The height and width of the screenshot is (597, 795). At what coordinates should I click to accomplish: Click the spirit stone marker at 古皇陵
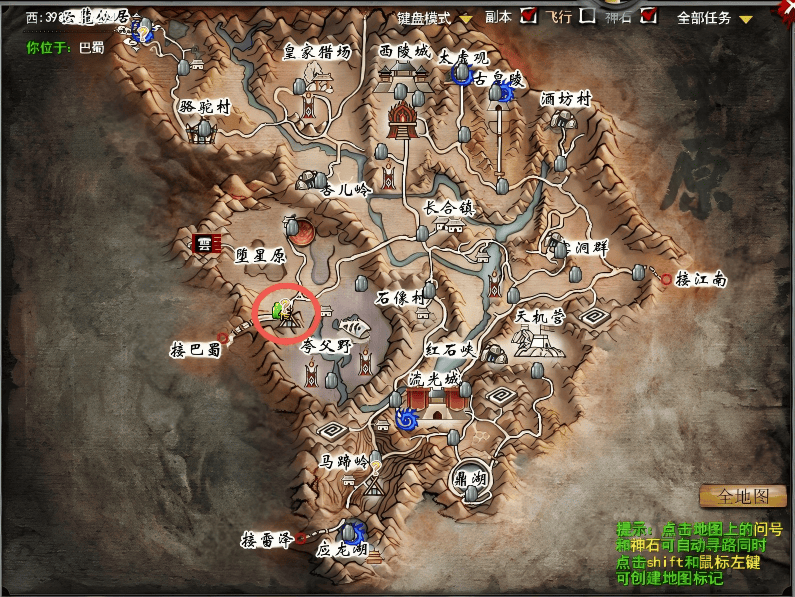tap(504, 93)
